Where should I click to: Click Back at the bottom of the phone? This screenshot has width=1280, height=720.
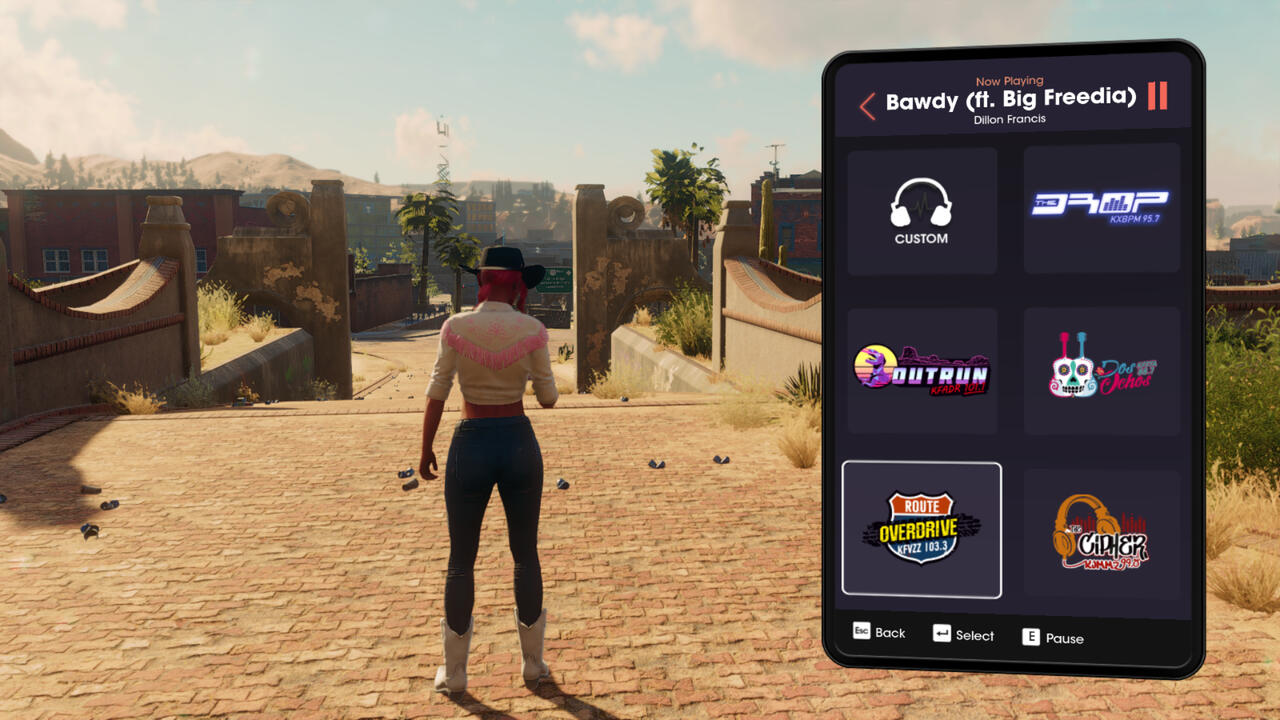coord(888,633)
